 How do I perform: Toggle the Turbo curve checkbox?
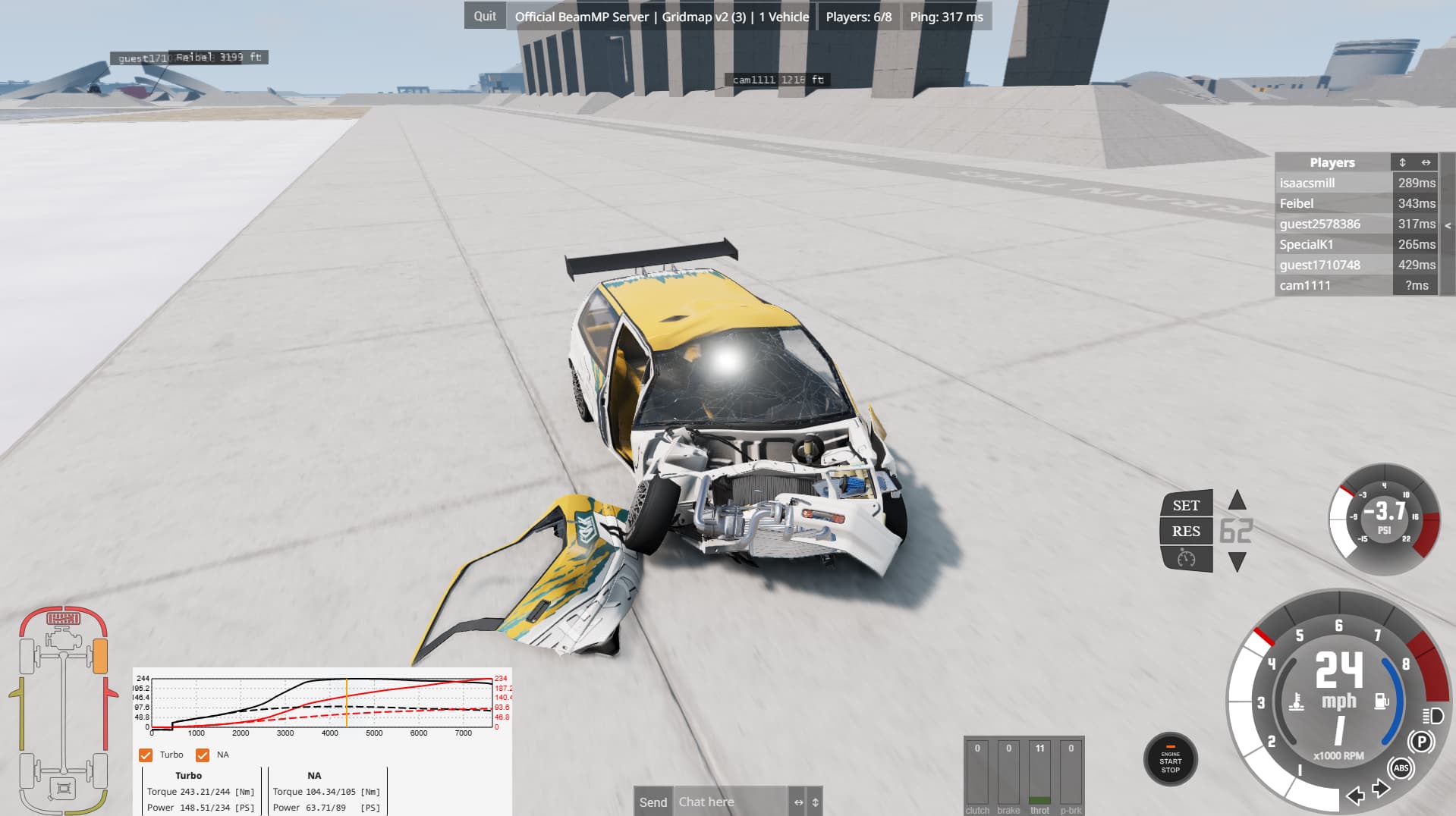pos(146,755)
